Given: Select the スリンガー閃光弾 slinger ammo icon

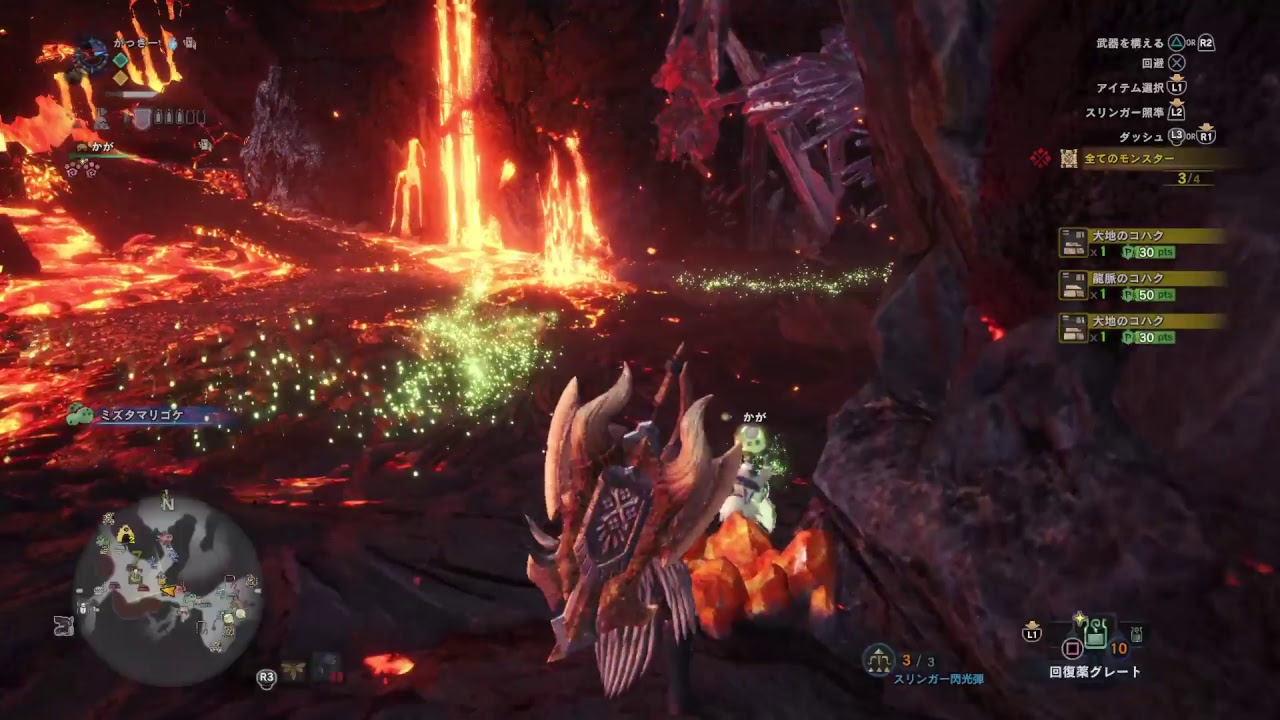Looking at the screenshot, I should point(879,659).
